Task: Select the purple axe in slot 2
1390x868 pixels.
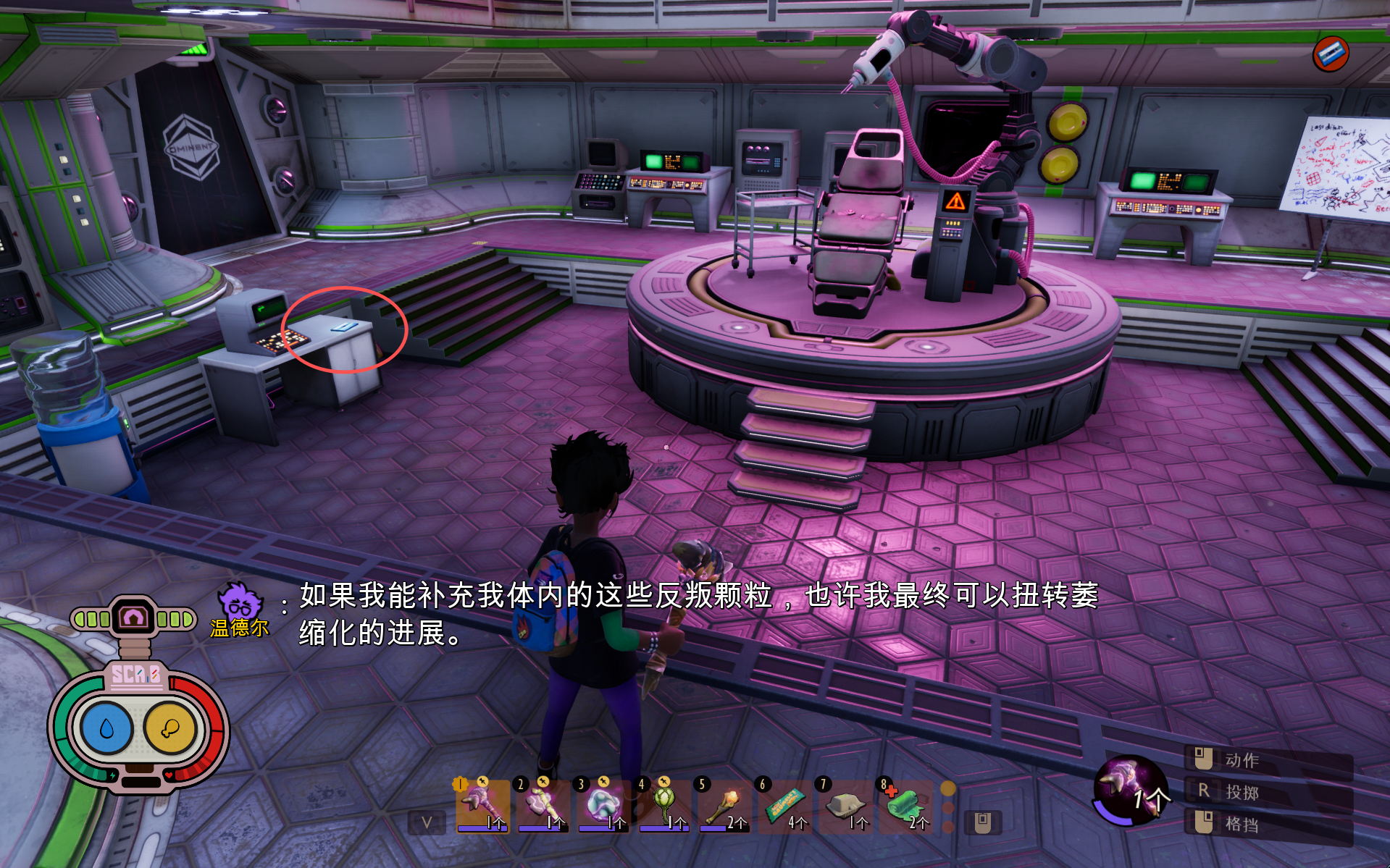Action: pos(543,805)
